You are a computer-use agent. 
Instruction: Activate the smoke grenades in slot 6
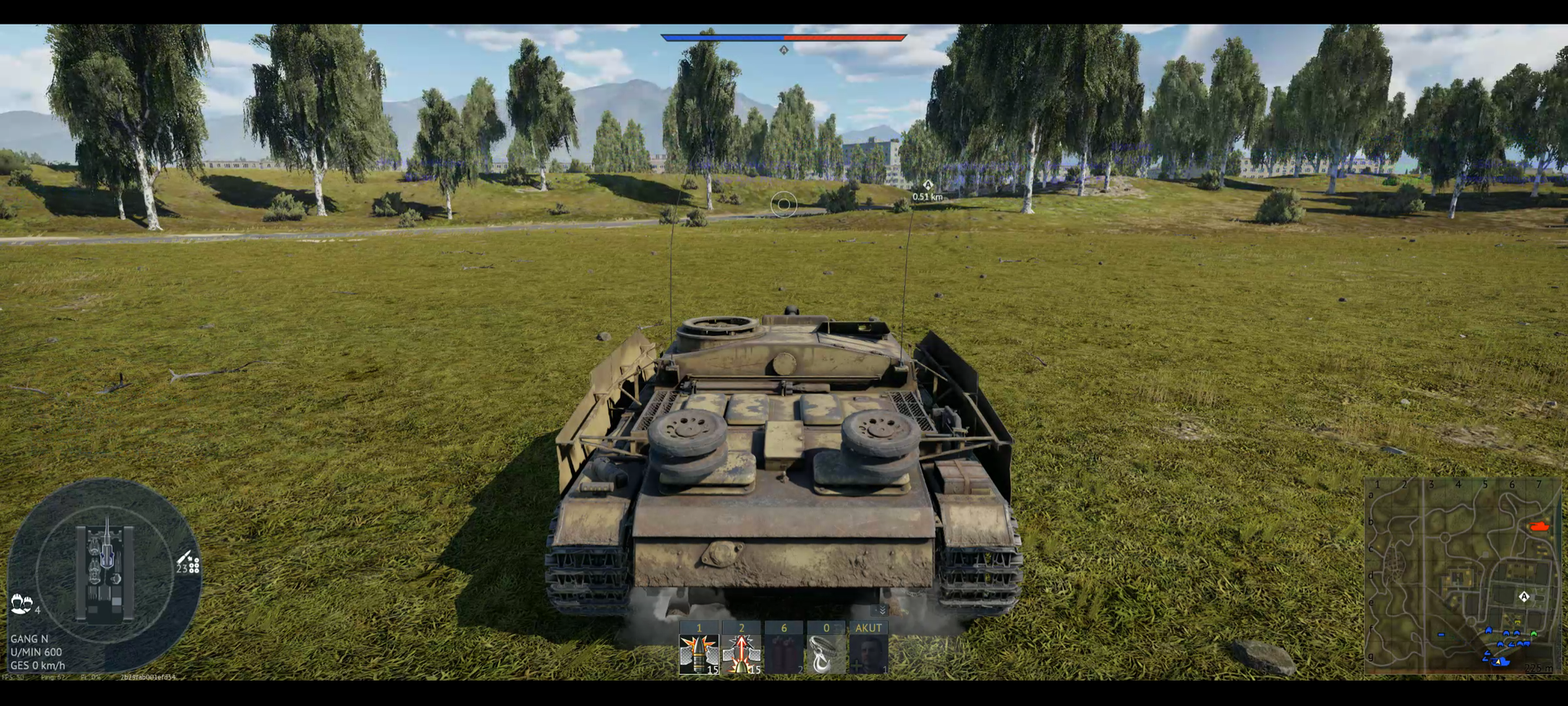coord(784,654)
